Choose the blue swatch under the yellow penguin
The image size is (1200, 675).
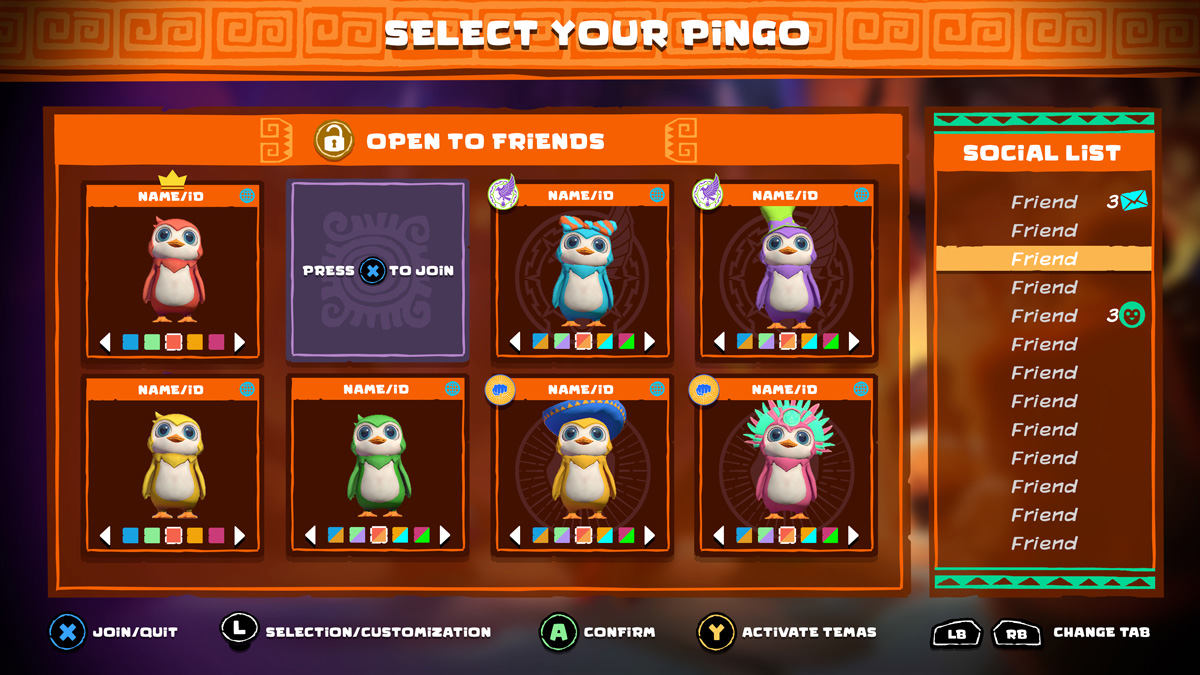(x=130, y=535)
